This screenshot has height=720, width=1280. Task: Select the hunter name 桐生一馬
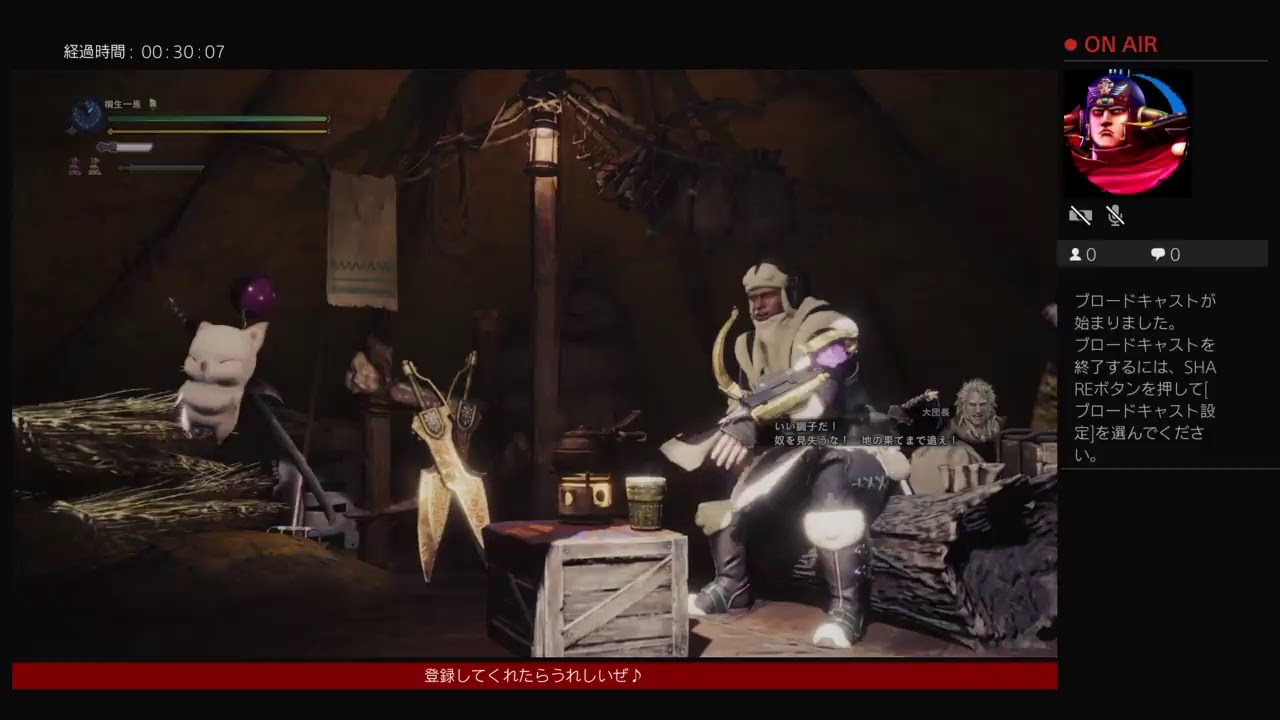point(120,103)
